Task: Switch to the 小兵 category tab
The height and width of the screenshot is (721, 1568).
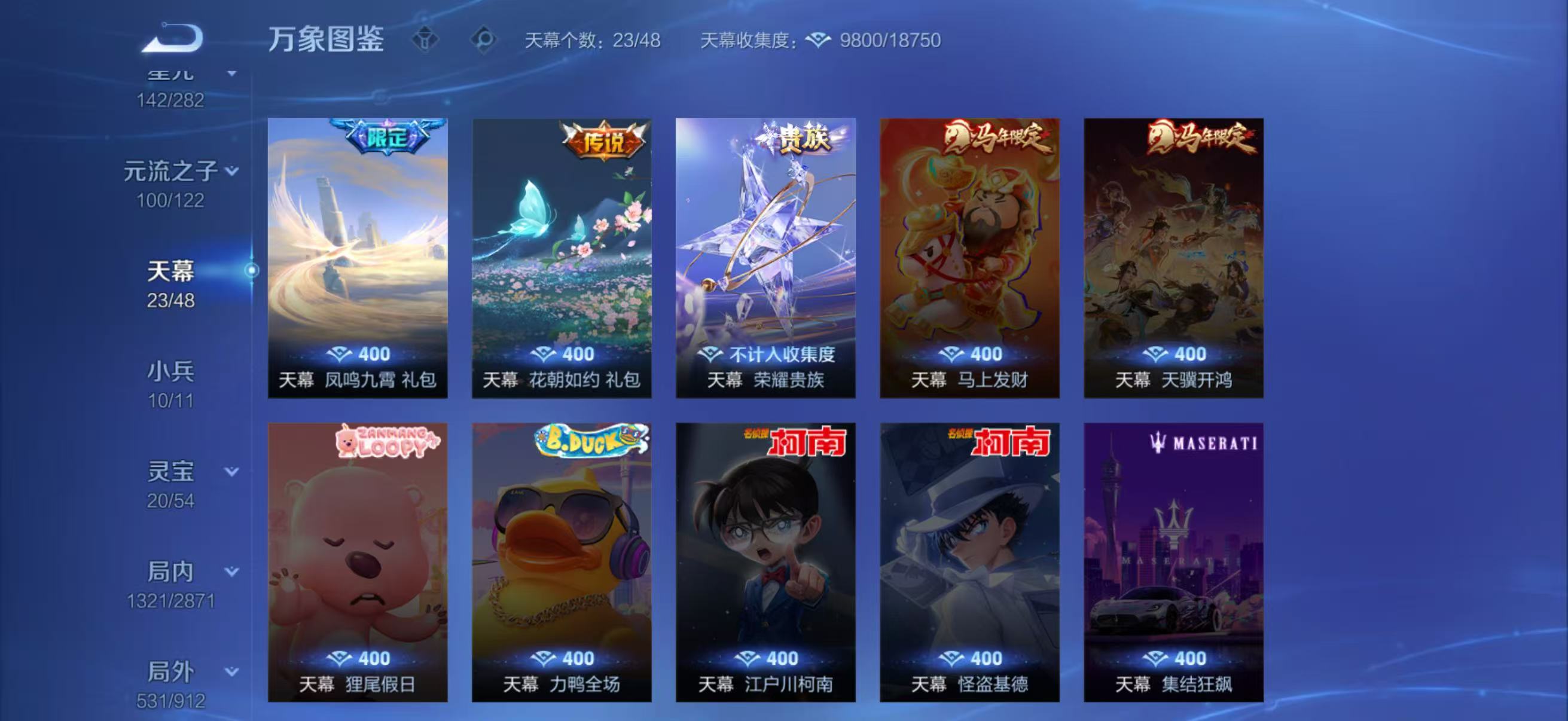Action: [x=172, y=372]
